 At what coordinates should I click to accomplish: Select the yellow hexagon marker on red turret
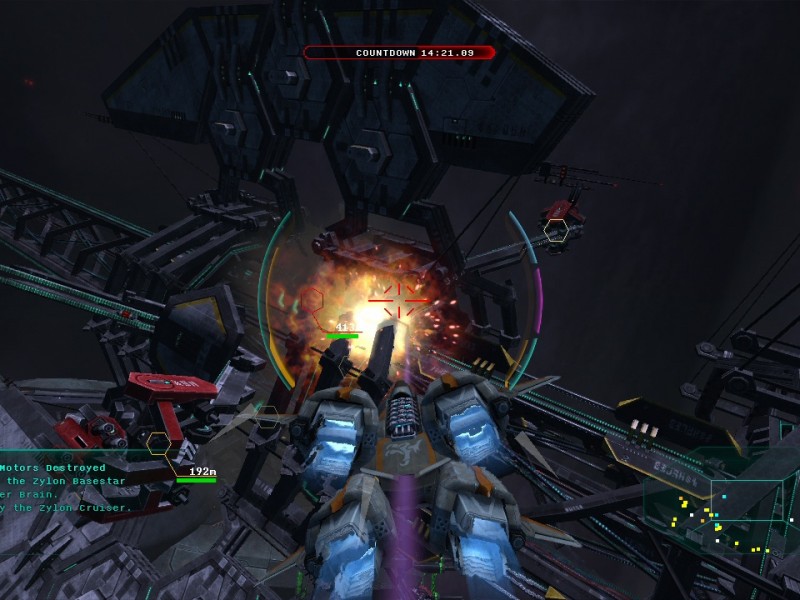[x=556, y=230]
